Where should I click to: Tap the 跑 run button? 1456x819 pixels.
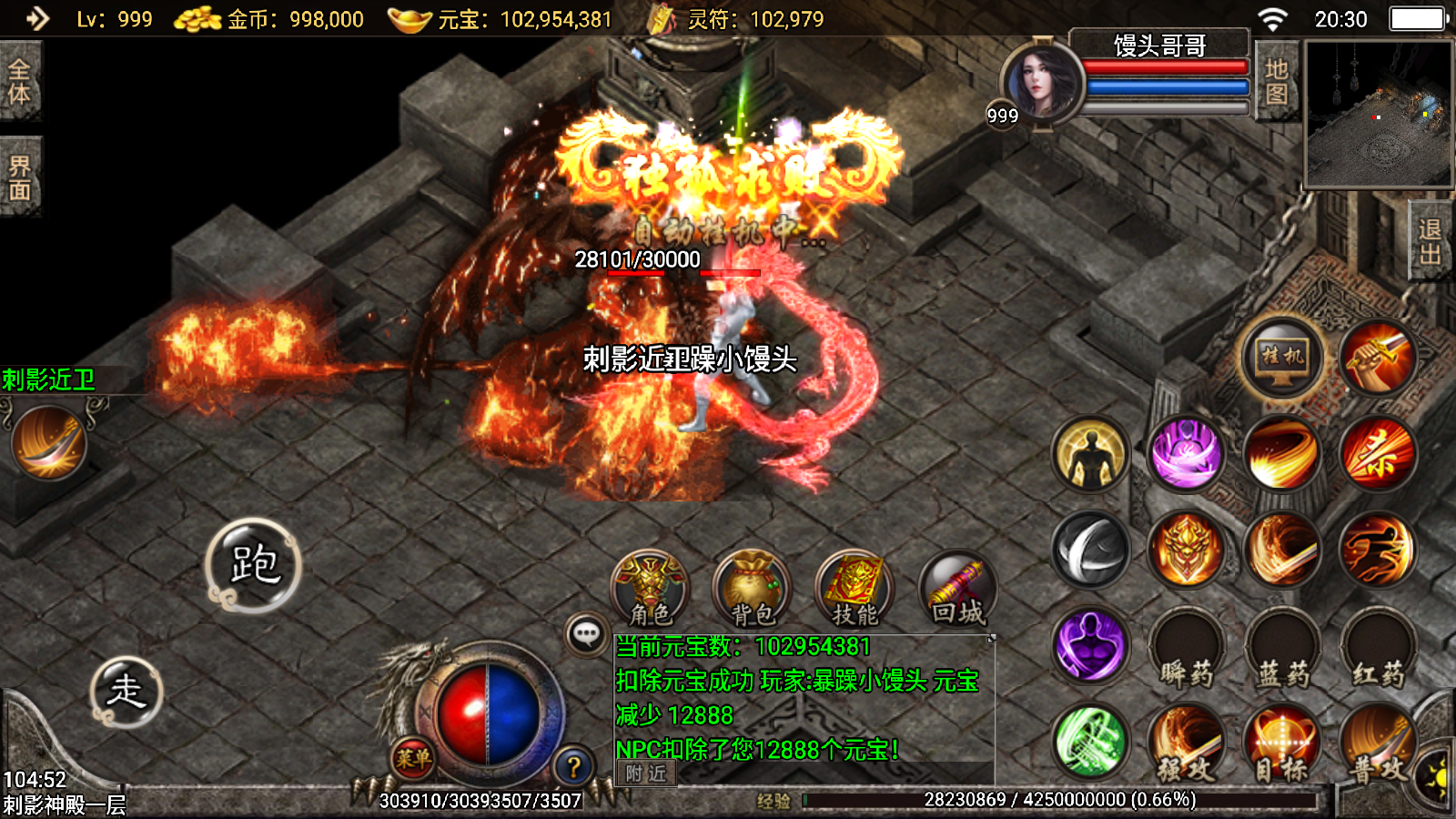[254, 565]
